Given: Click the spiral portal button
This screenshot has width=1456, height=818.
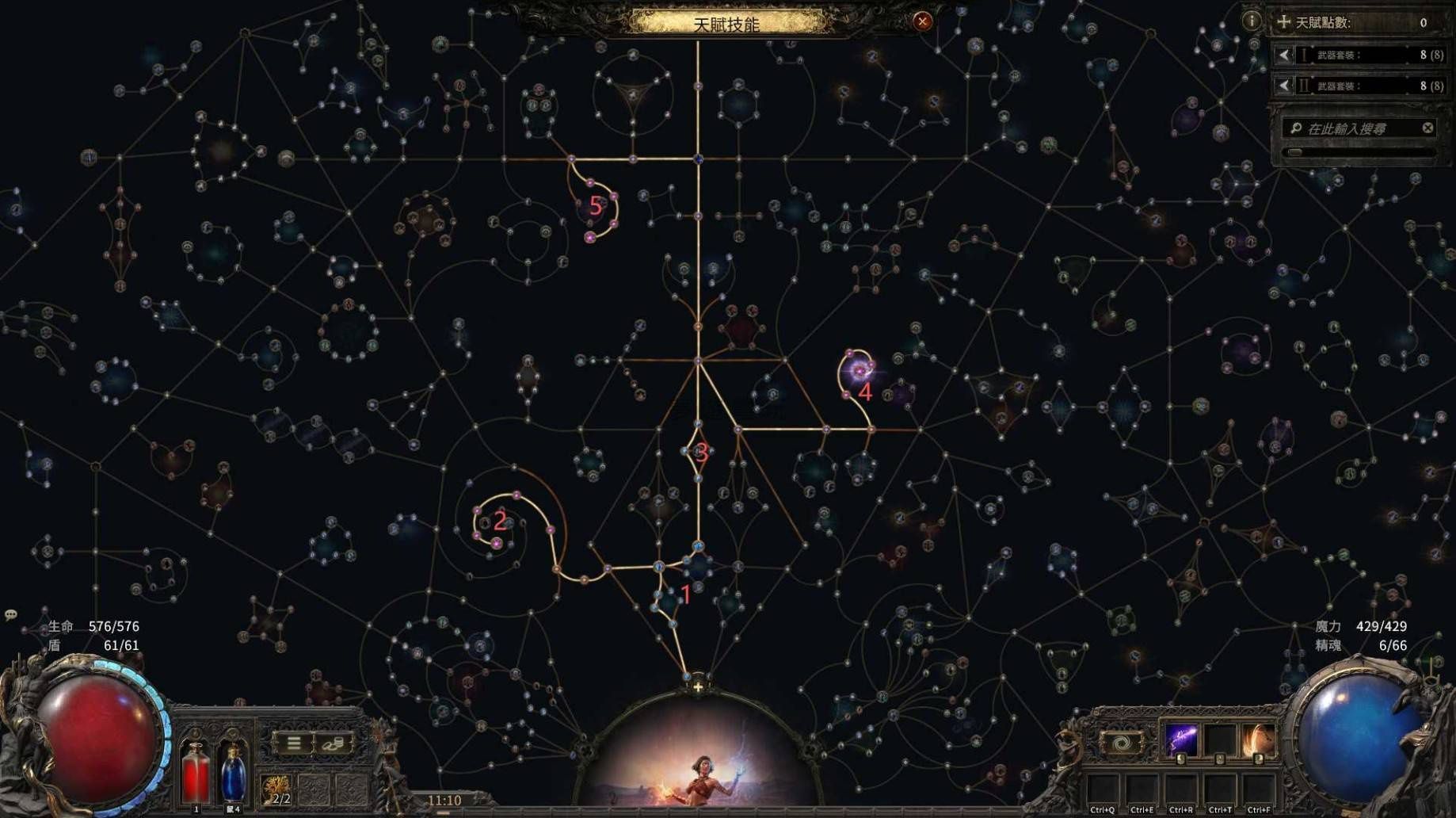Looking at the screenshot, I should [x=1122, y=743].
